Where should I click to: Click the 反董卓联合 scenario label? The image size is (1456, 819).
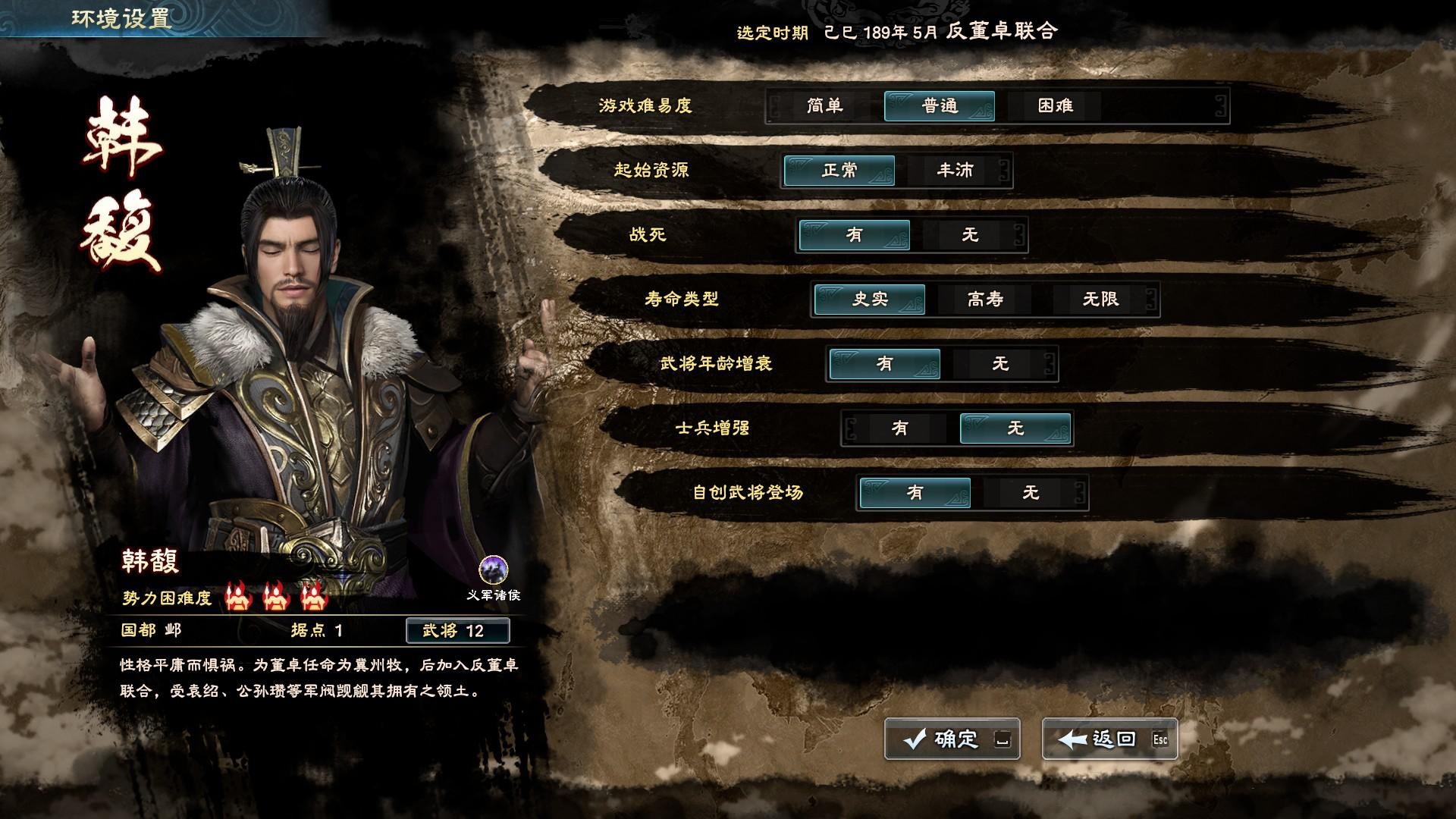1001,33
